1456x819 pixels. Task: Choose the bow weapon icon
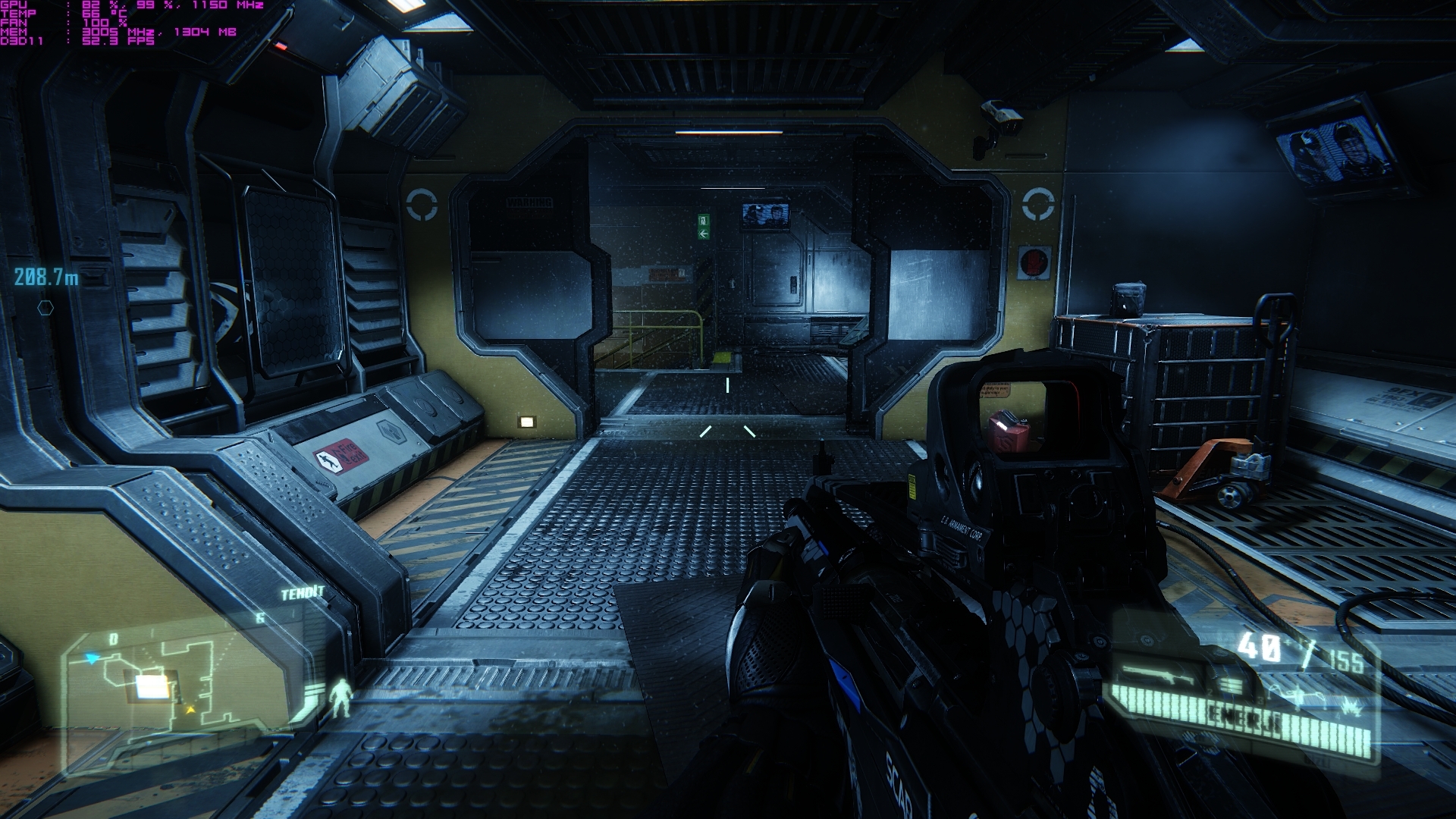tap(1294, 694)
